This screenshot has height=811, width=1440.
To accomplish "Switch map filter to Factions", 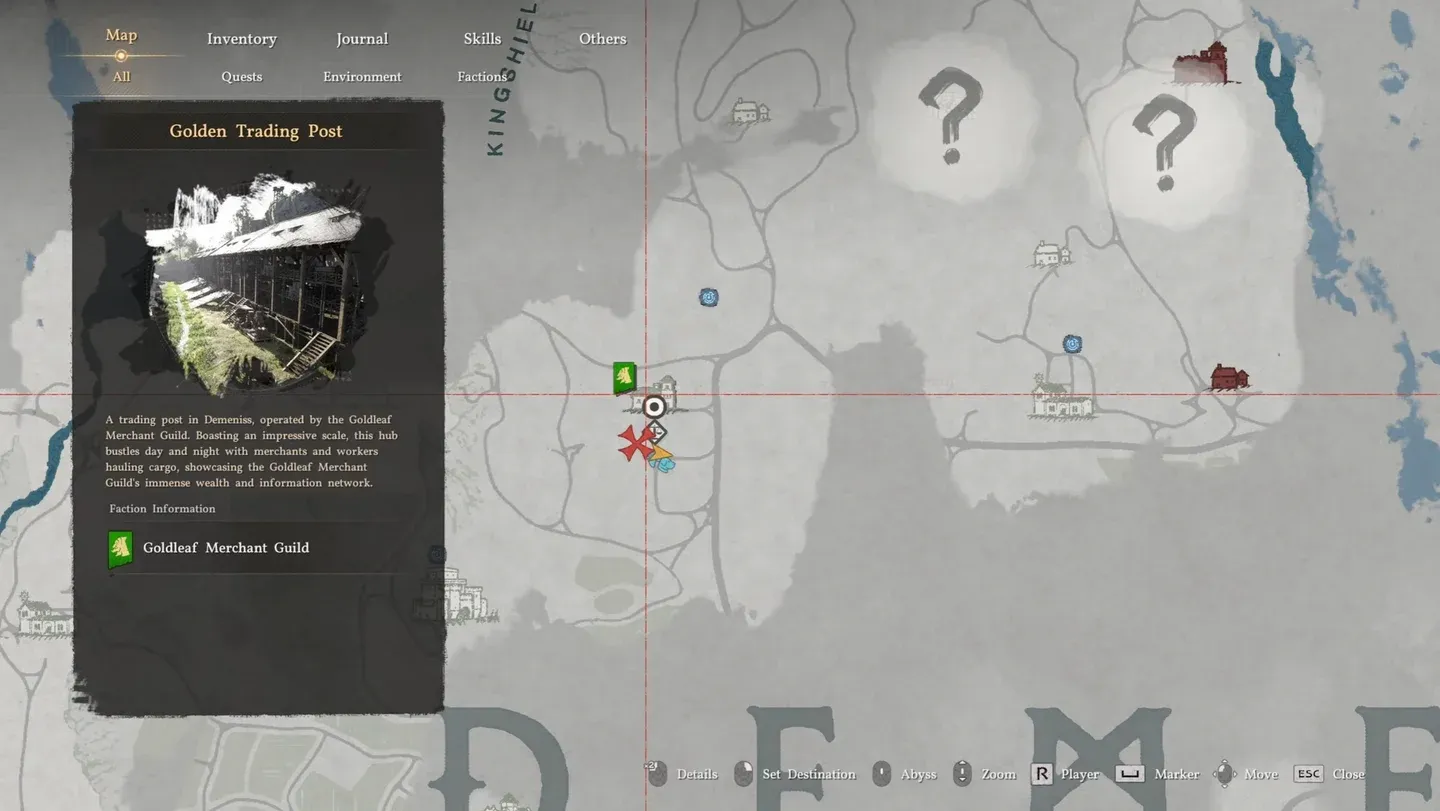I will click(482, 77).
